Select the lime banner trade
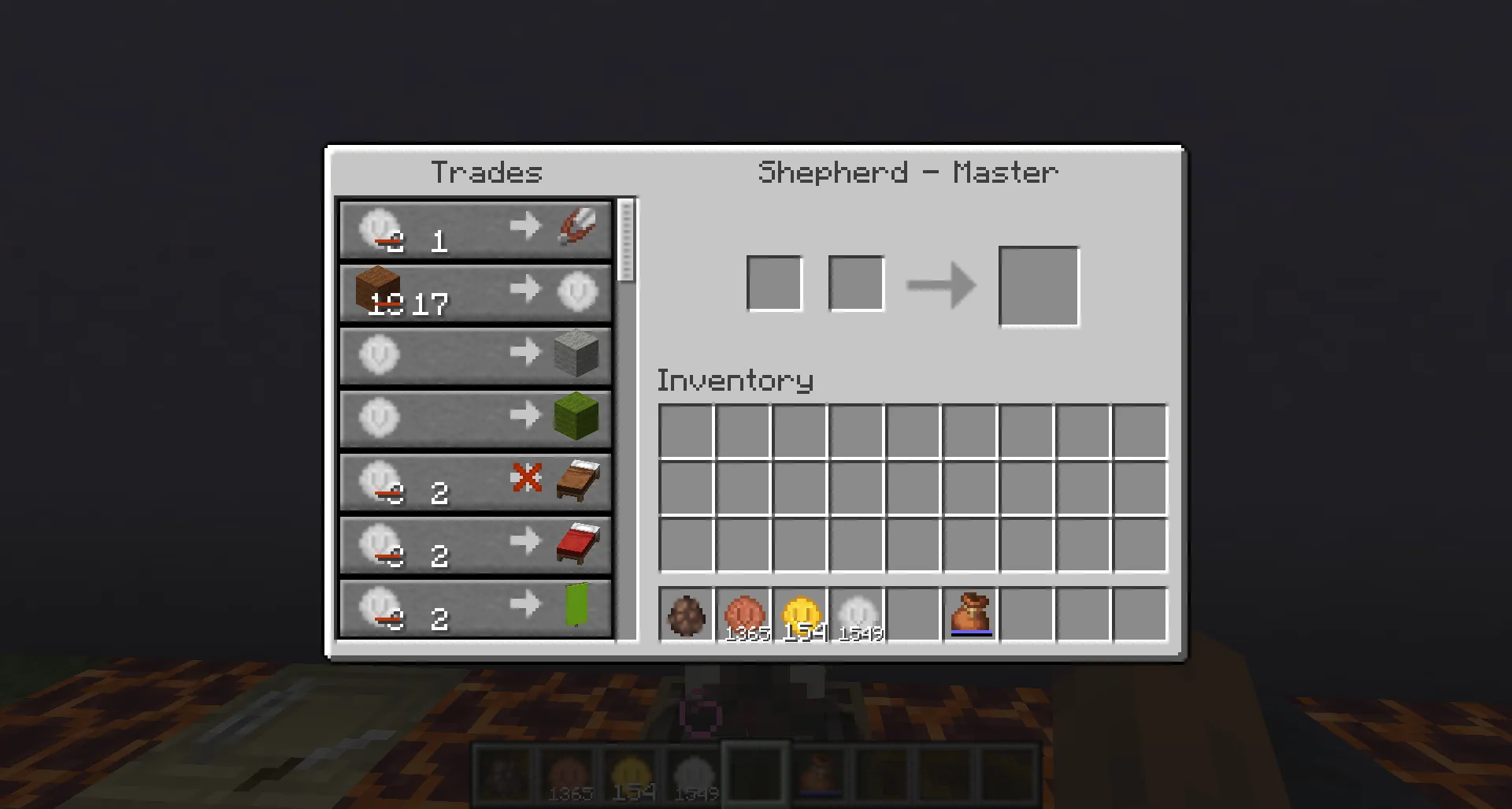The width and height of the screenshot is (1512, 809). 474,609
